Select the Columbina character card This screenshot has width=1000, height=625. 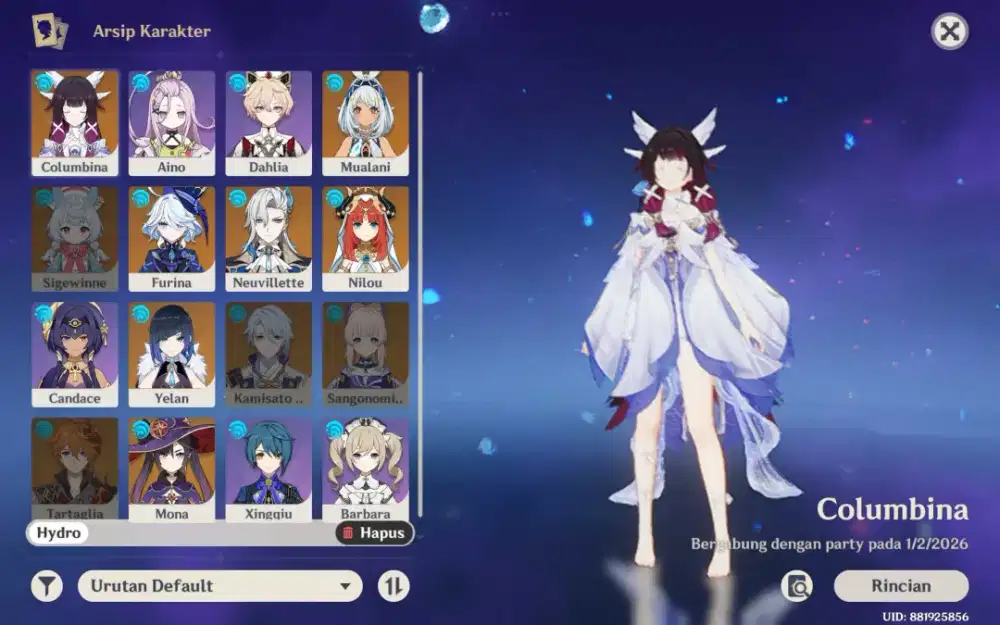point(75,122)
